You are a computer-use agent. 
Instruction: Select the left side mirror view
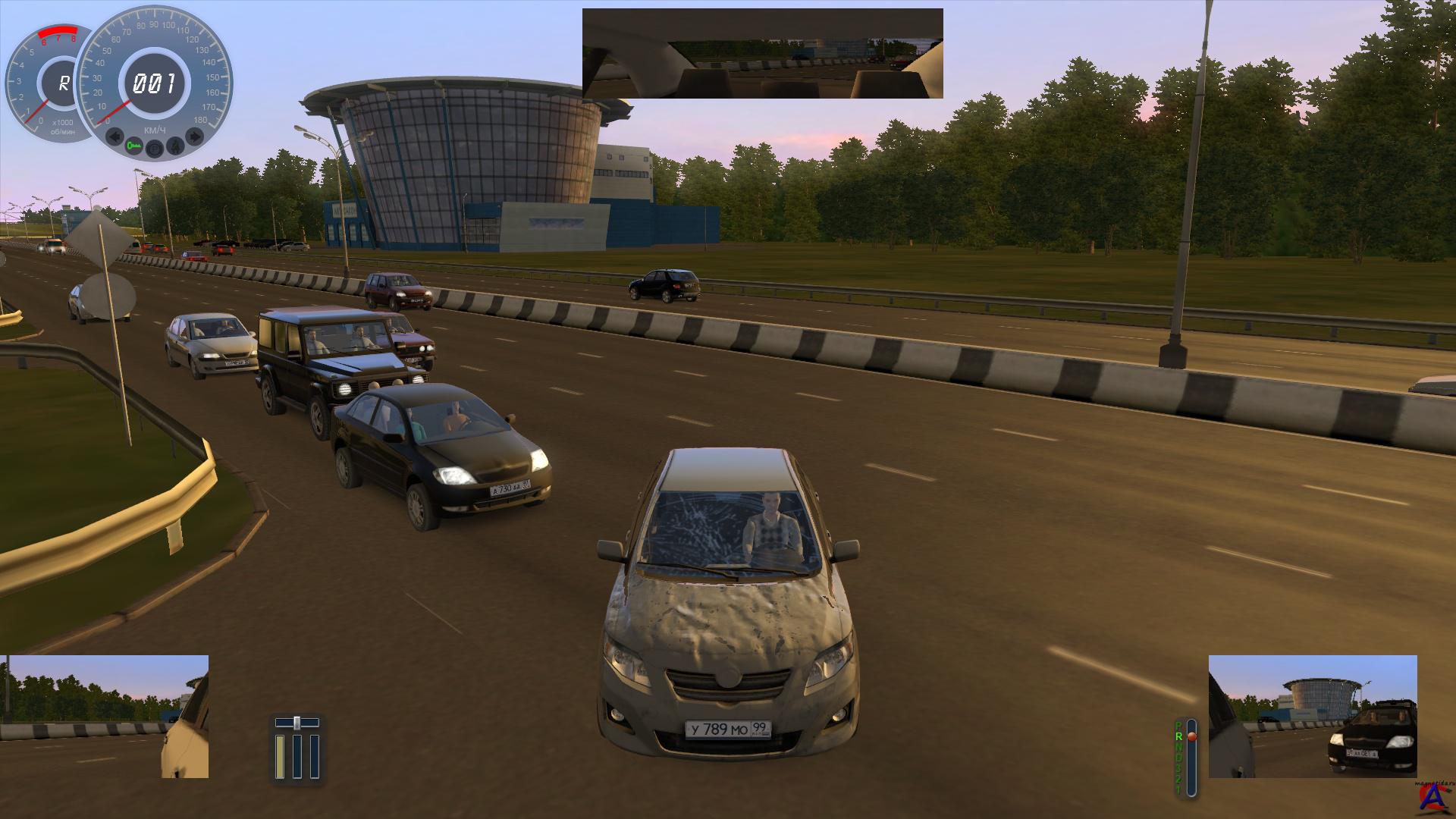tap(105, 717)
